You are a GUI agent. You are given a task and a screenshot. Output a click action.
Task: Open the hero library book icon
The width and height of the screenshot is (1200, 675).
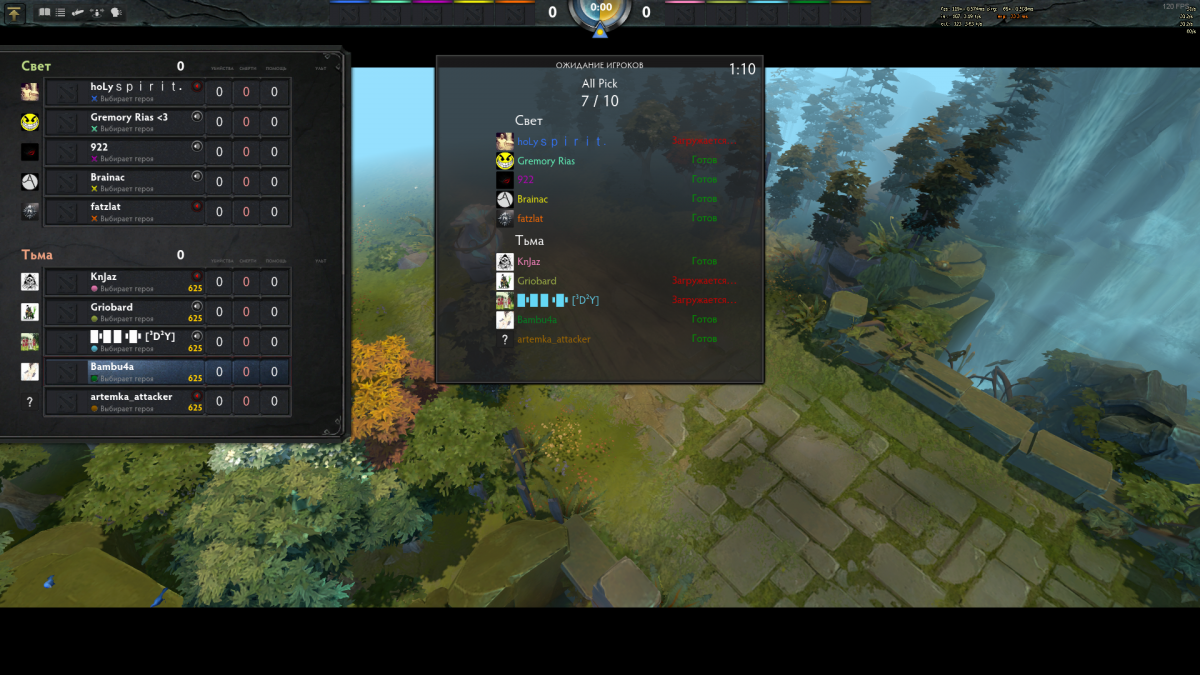(44, 13)
